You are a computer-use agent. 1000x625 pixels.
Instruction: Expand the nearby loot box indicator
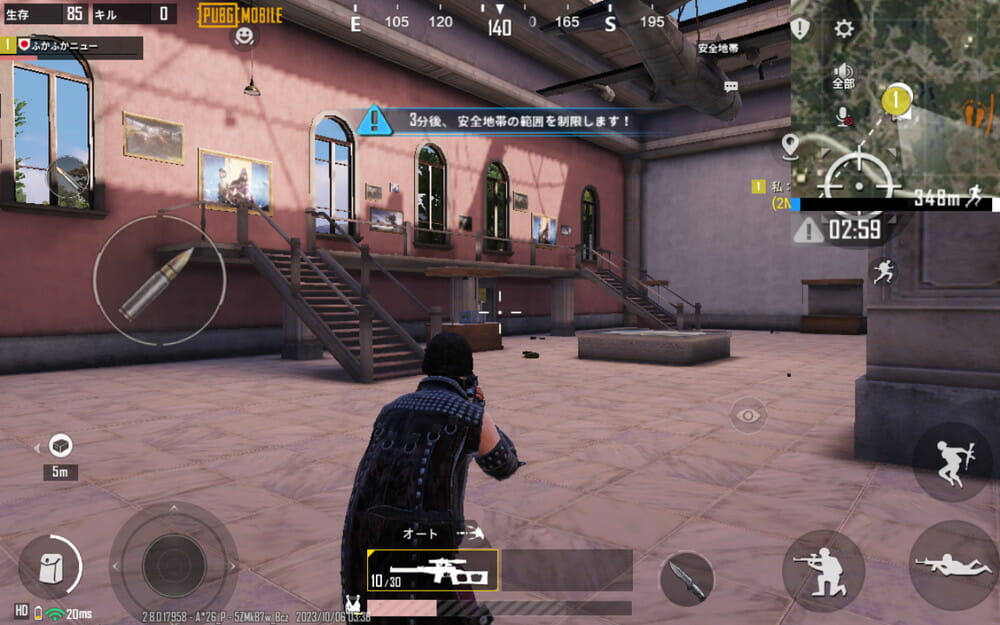point(60,446)
